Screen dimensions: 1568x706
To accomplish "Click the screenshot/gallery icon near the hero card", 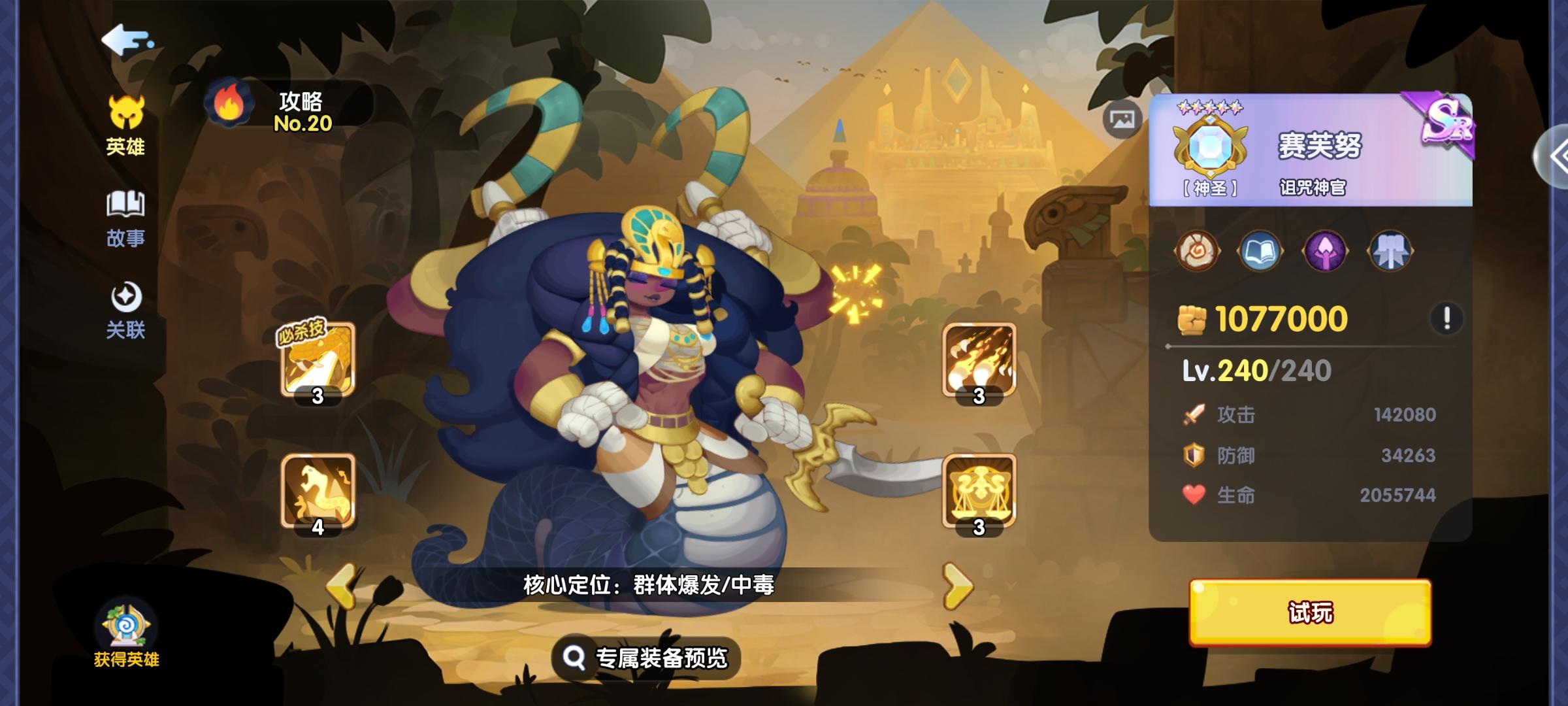I will [1121, 118].
